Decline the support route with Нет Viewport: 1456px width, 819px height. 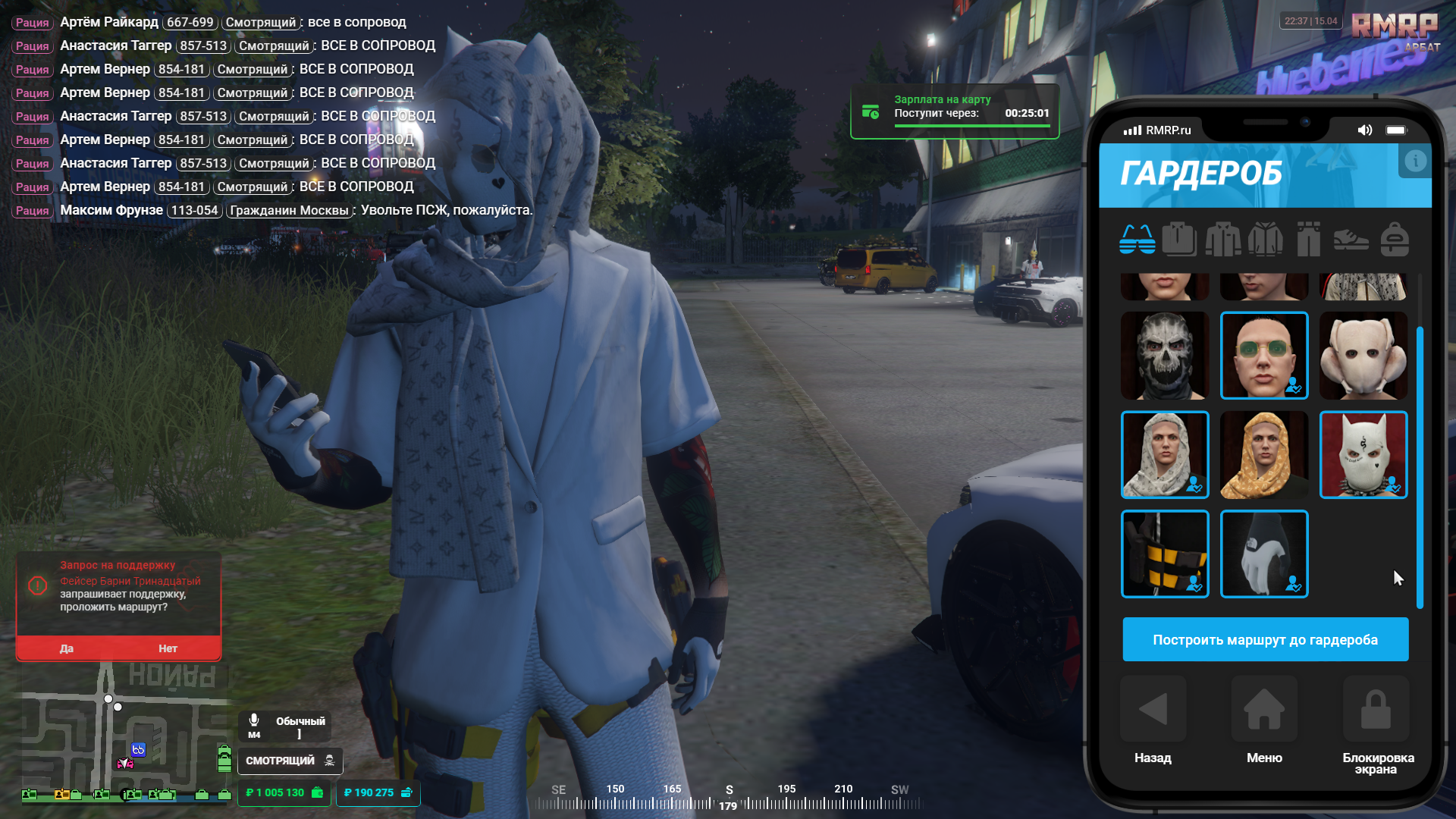168,648
